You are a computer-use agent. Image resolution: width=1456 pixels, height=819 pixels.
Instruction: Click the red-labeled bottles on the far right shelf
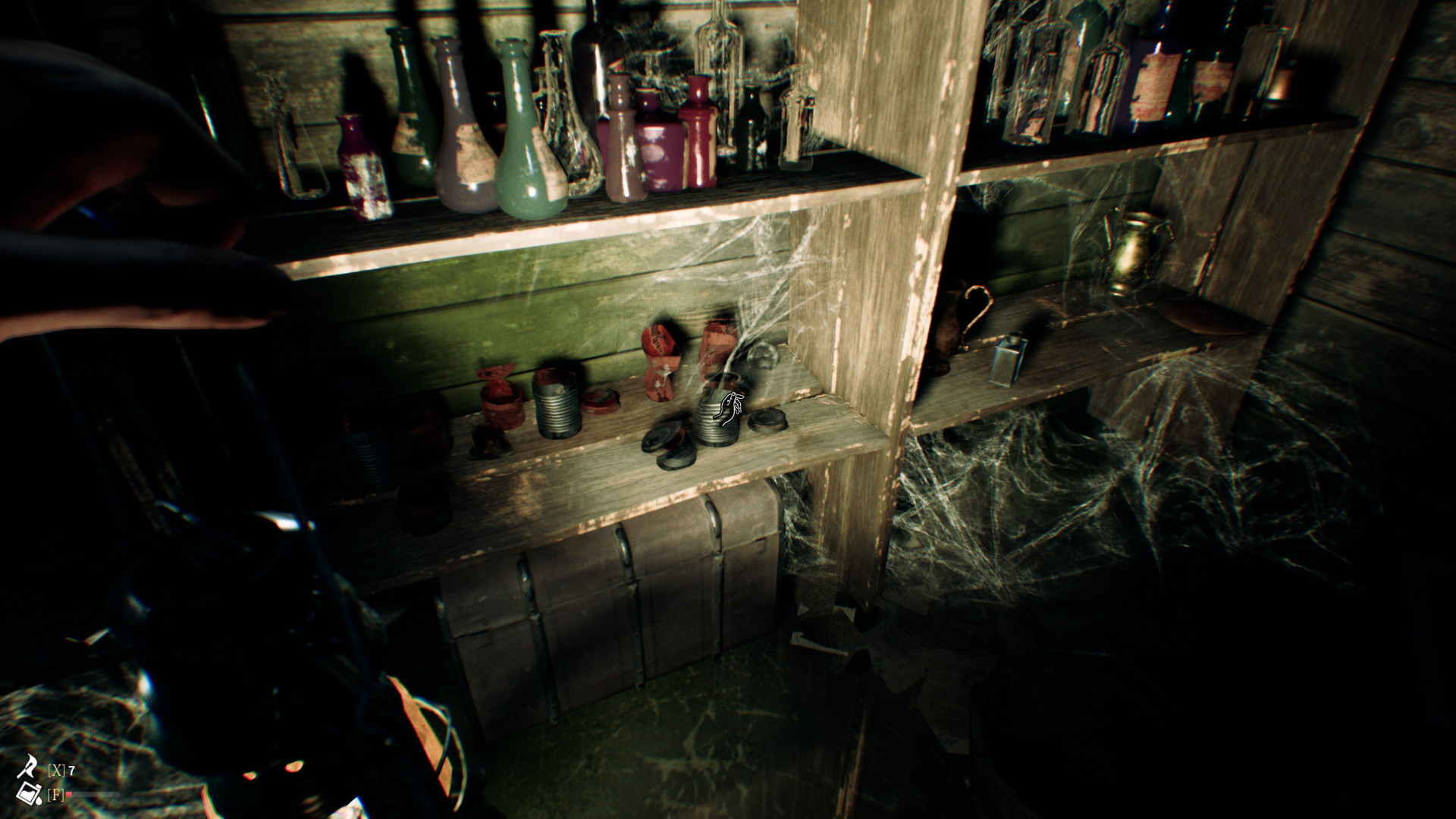coord(1153,83)
